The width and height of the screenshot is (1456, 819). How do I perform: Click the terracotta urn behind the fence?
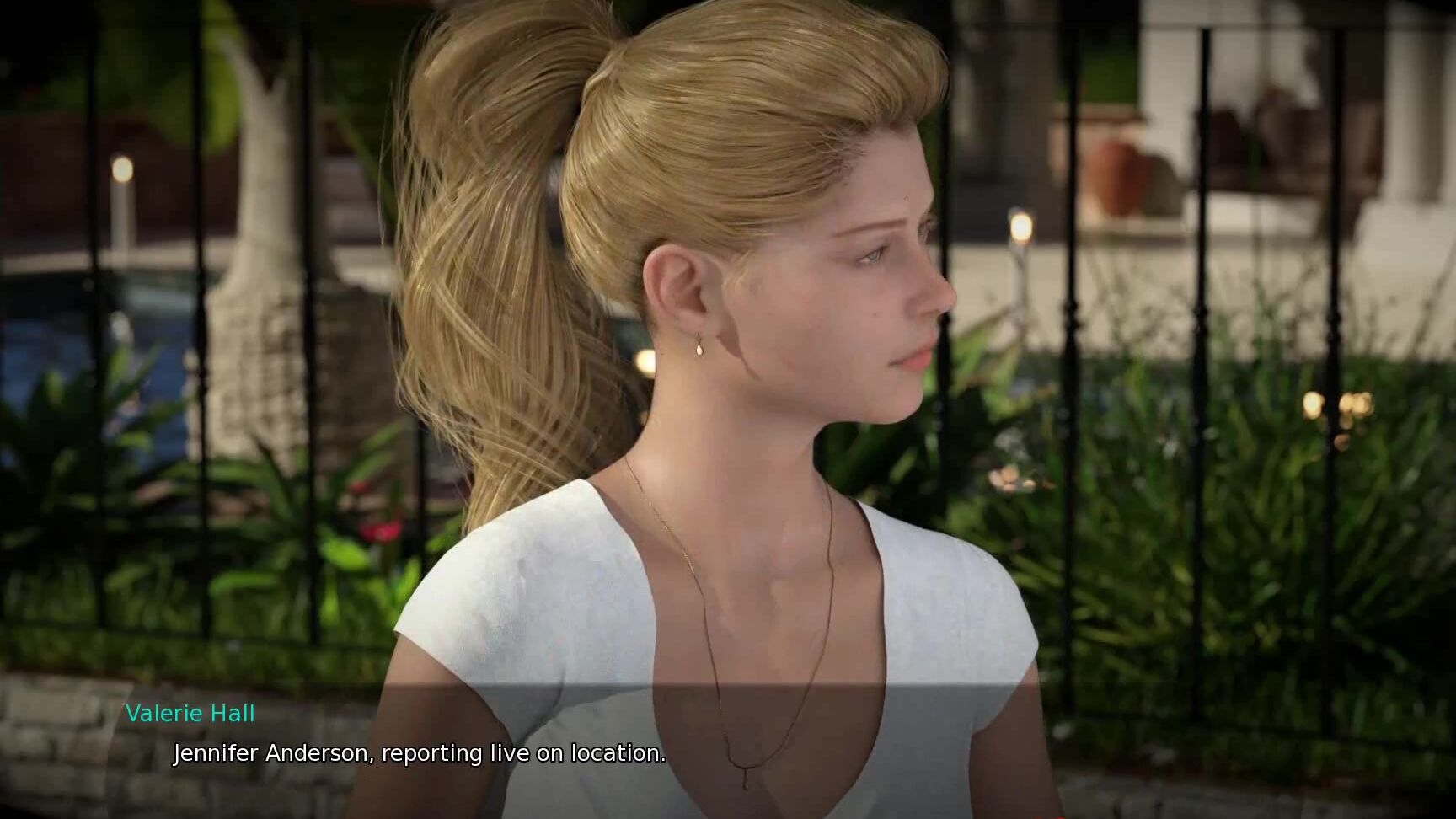[1112, 169]
